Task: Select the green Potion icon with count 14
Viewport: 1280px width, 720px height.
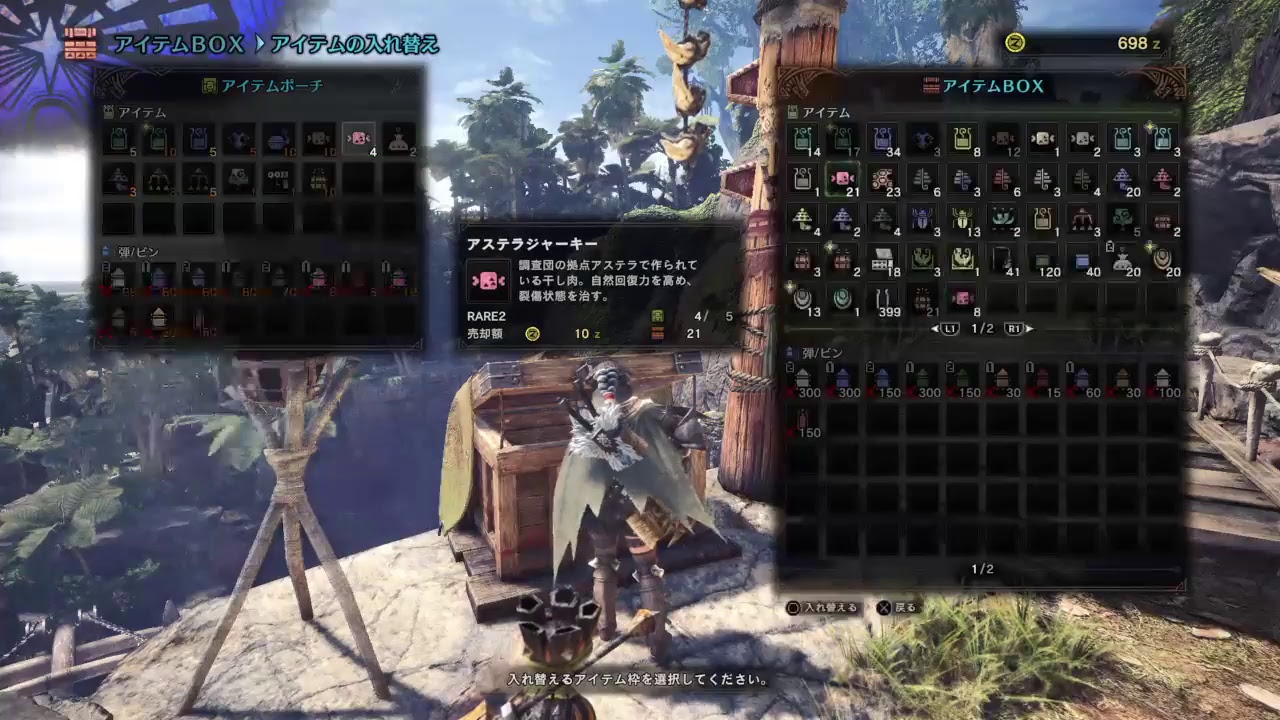Action: pos(803,140)
